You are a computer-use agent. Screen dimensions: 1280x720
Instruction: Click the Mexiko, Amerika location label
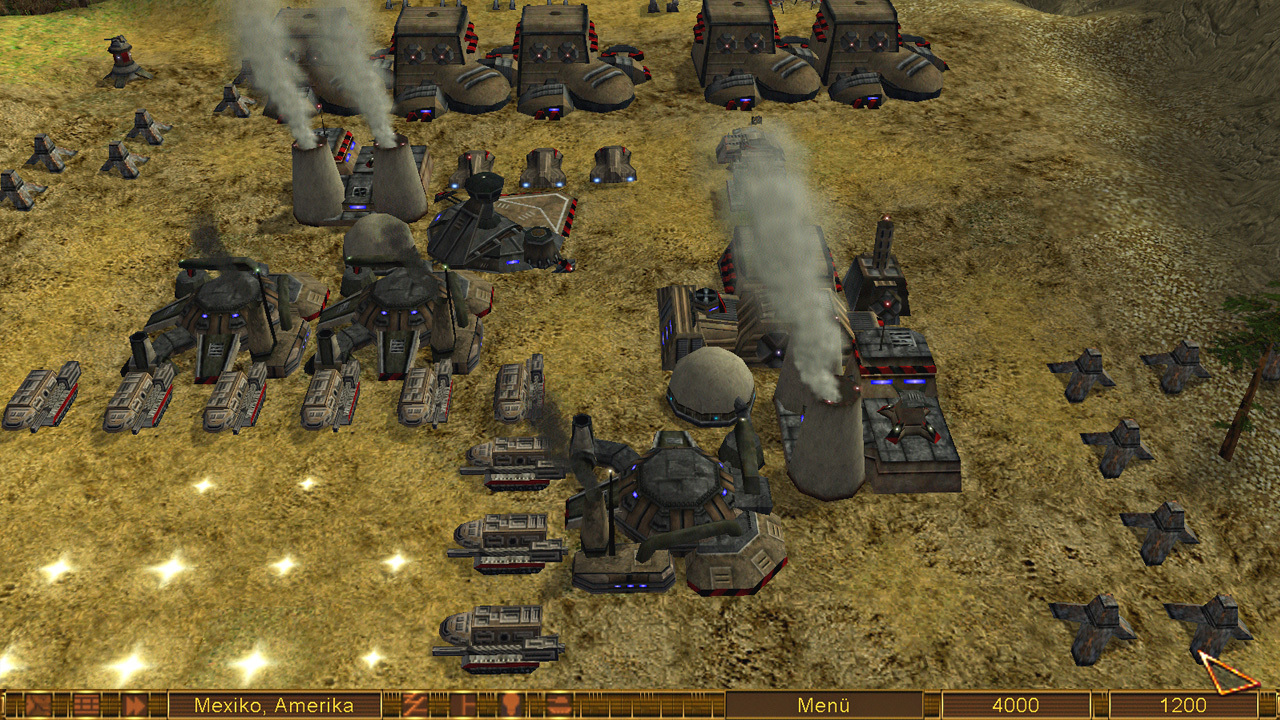click(274, 705)
